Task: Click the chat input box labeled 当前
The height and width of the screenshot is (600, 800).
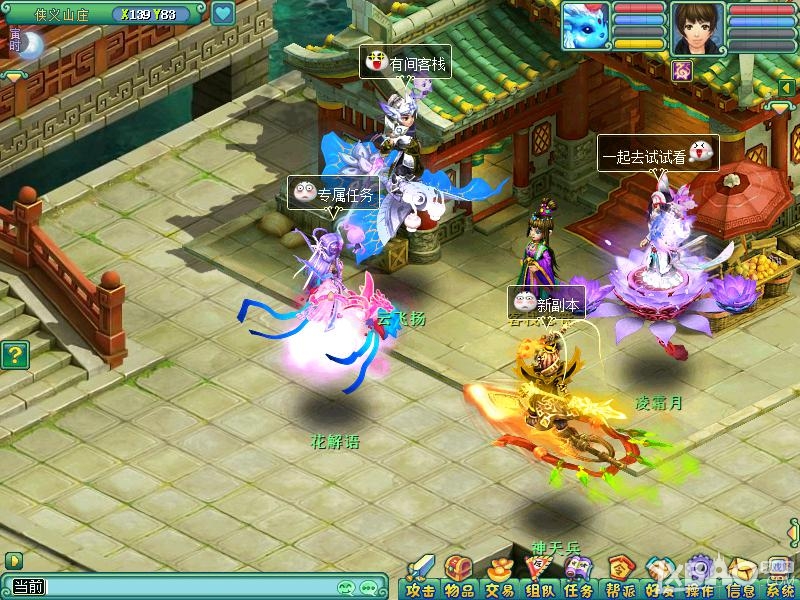Action: (190, 587)
